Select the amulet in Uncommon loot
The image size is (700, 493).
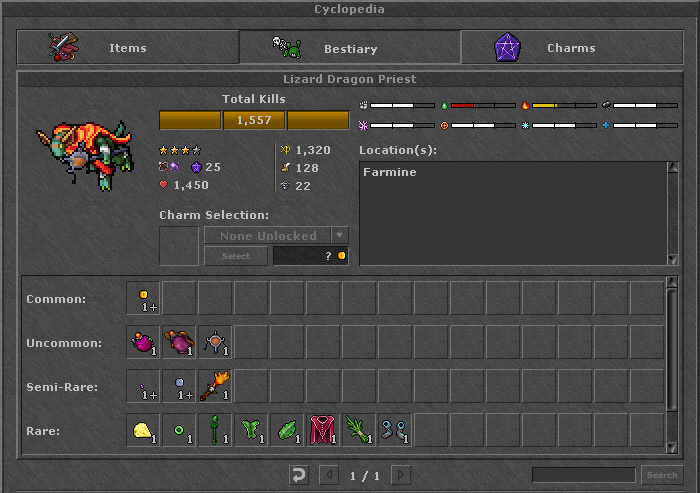tap(216, 342)
